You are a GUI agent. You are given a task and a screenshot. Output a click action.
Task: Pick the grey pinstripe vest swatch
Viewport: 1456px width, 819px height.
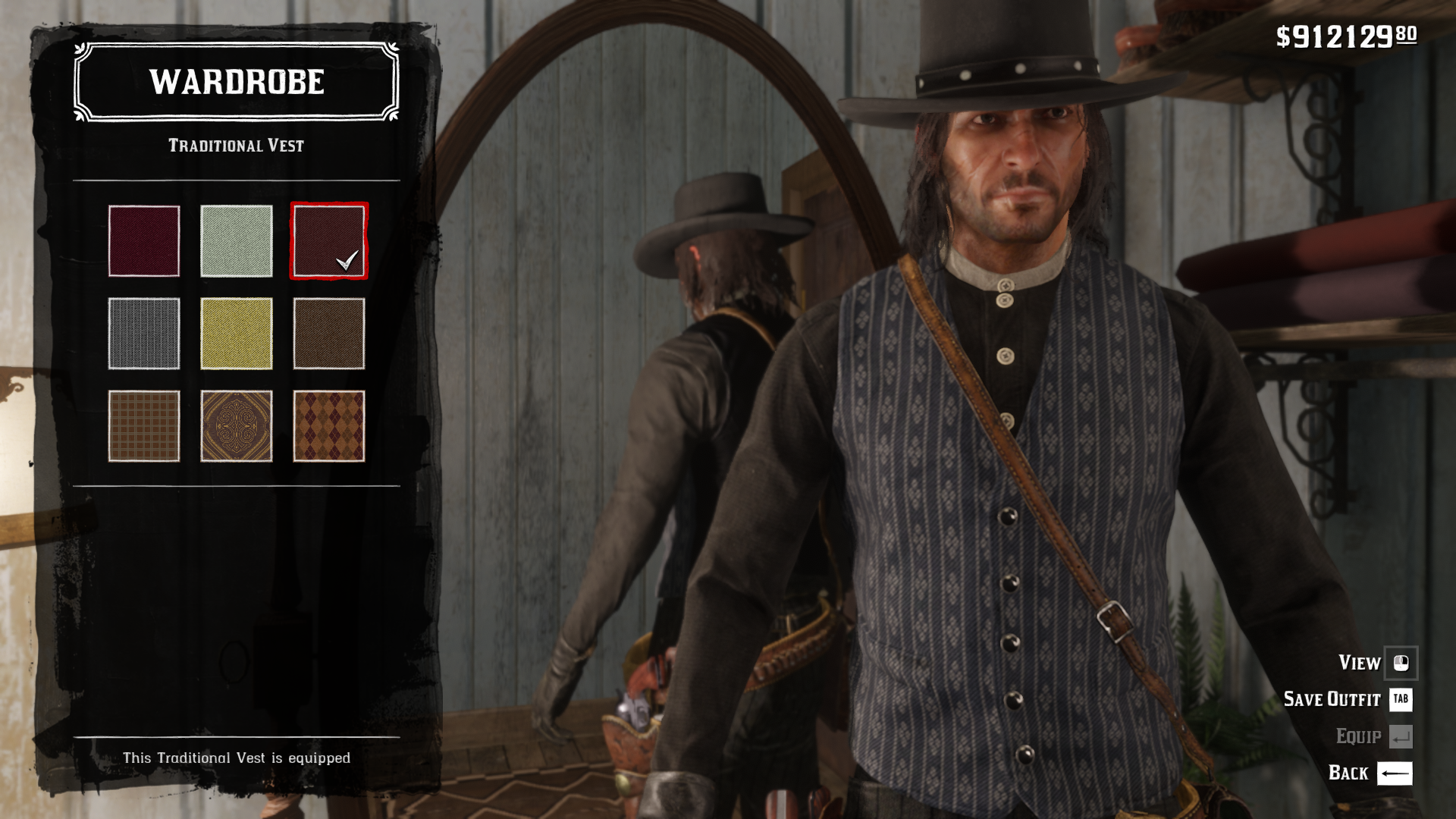click(144, 334)
